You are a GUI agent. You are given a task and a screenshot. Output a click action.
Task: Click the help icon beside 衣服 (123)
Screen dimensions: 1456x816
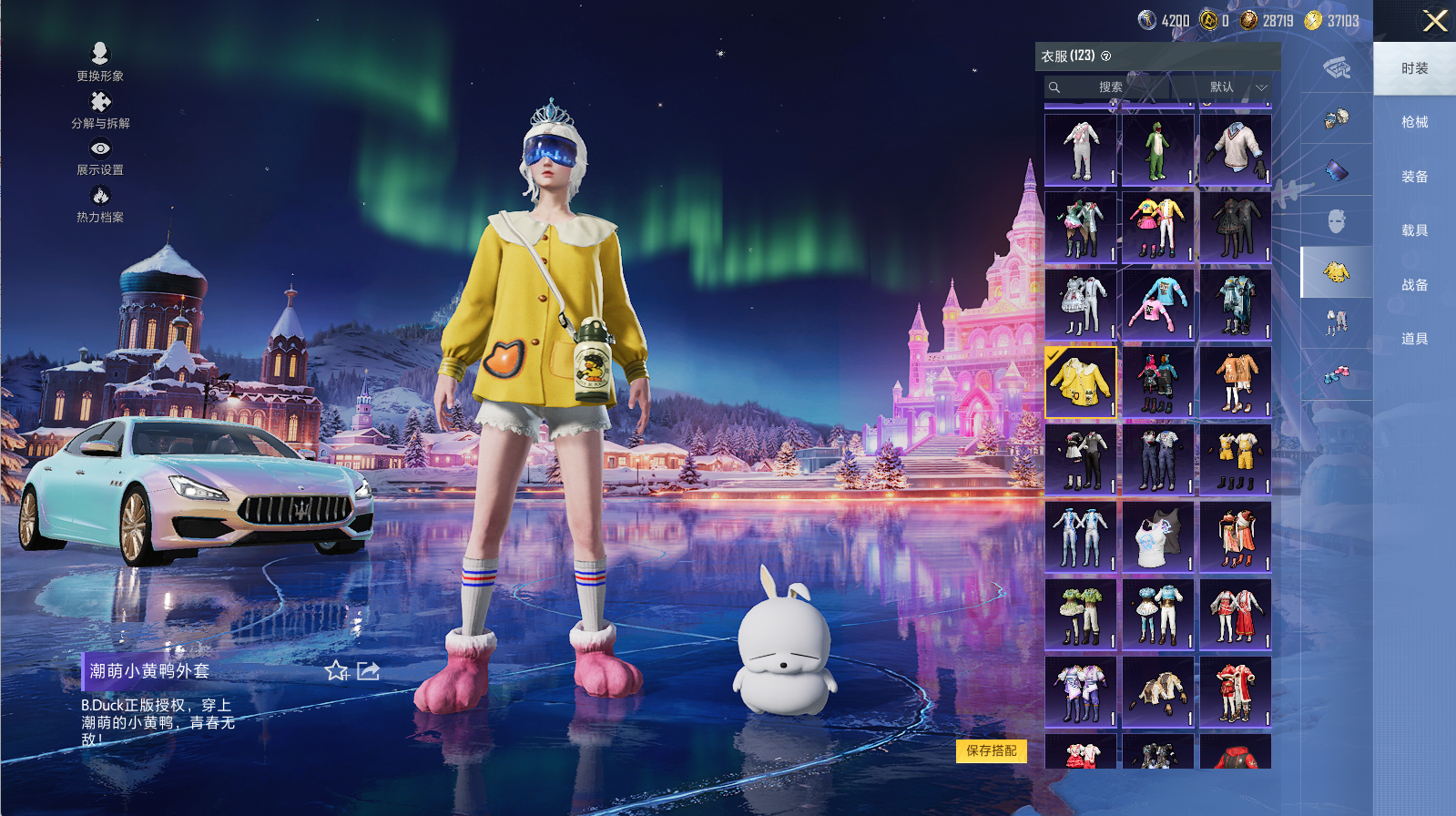coord(1106,56)
